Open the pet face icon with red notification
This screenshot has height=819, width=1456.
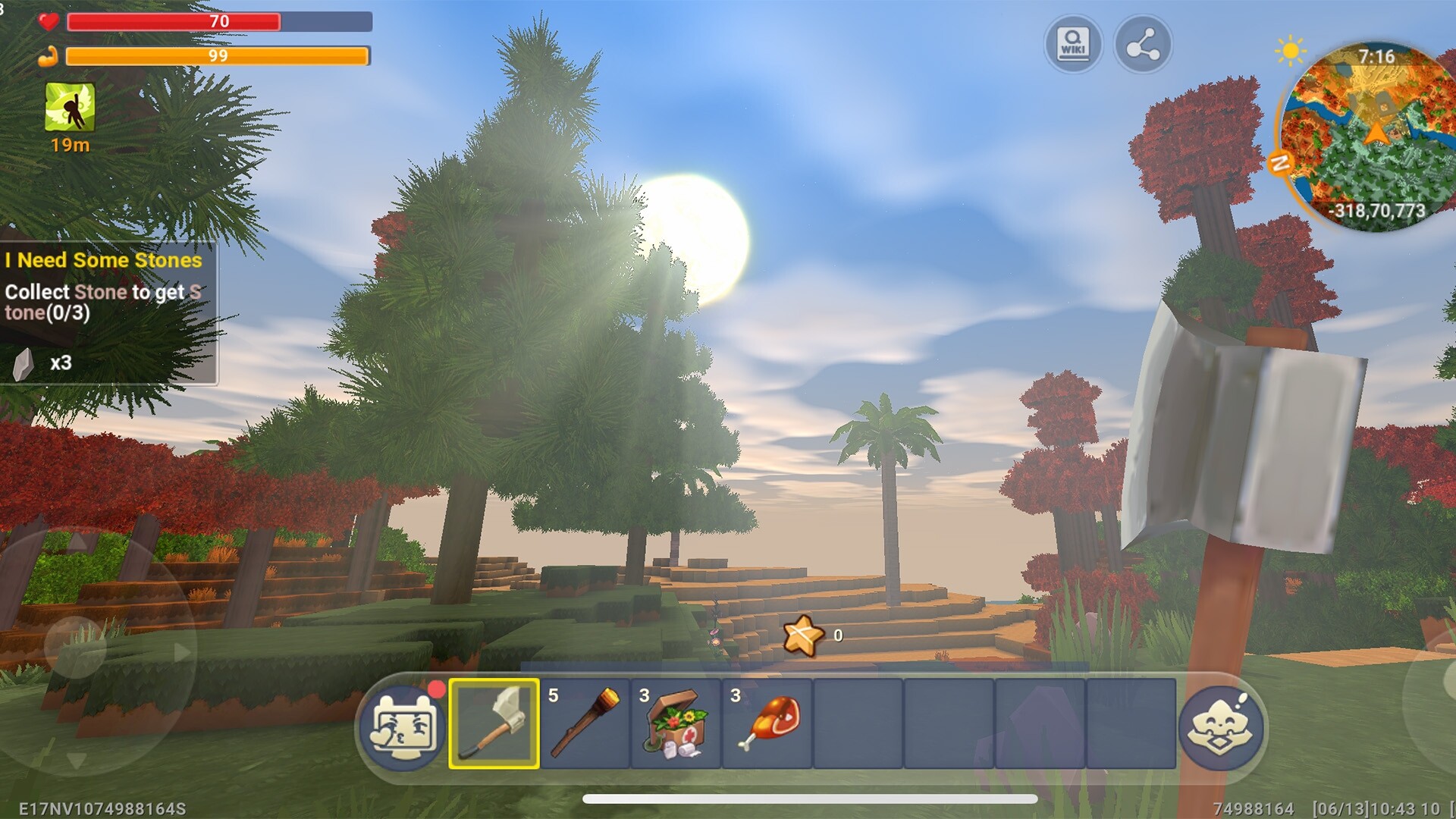pos(406,726)
